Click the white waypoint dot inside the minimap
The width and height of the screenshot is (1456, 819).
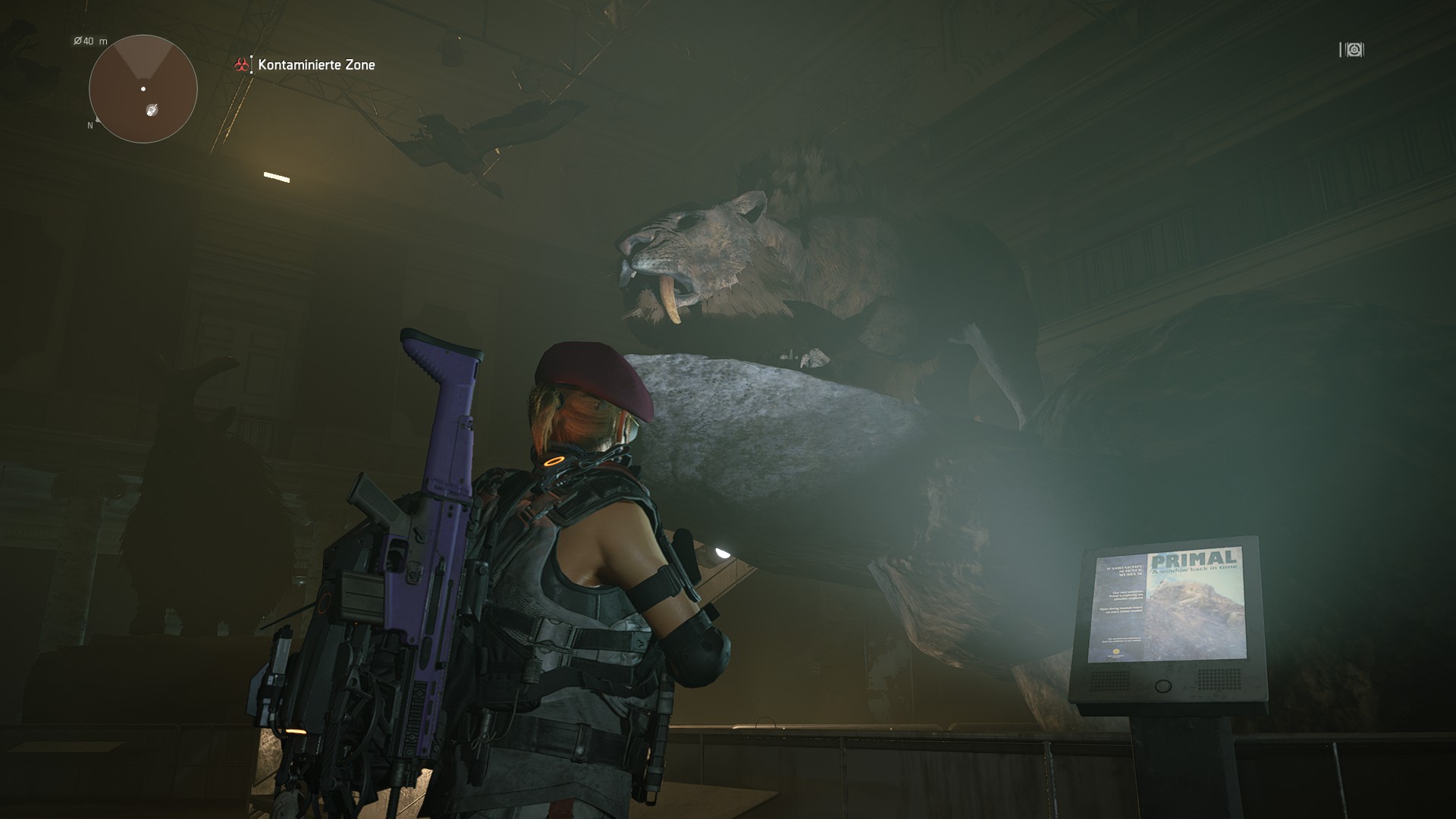click(x=143, y=89)
